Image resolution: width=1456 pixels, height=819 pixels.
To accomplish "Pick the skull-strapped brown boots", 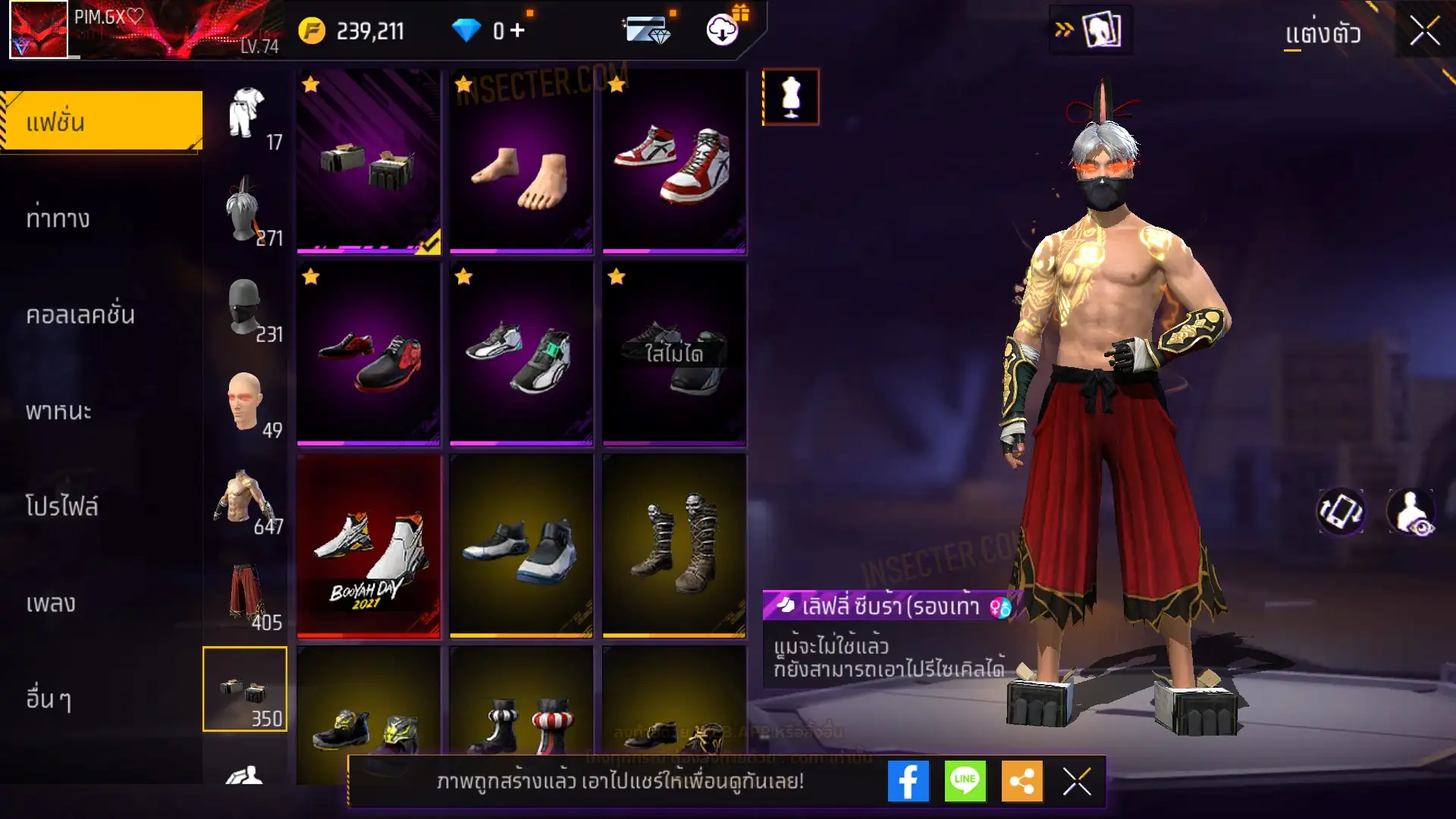I will tap(674, 546).
